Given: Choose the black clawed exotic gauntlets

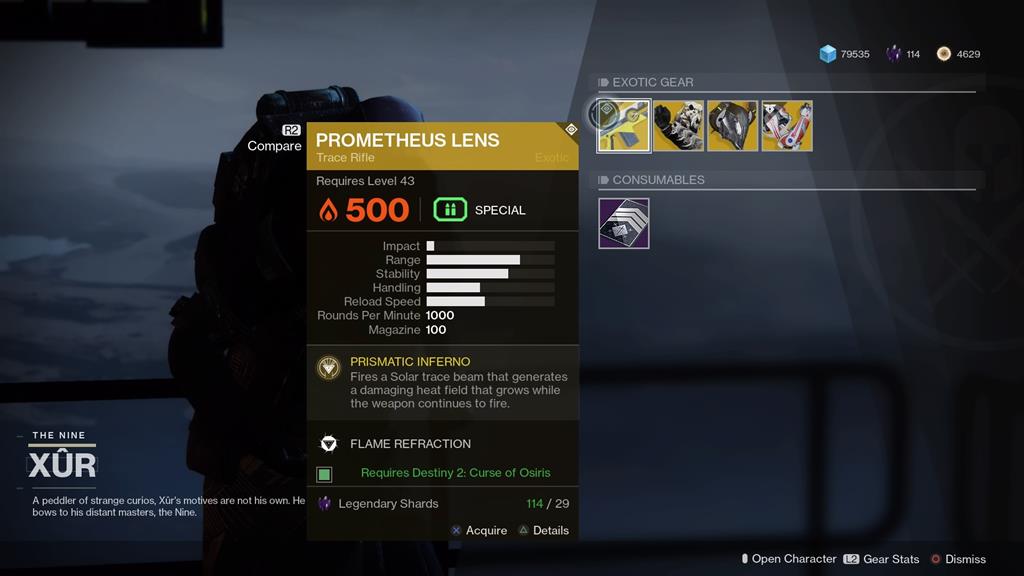Looking at the screenshot, I should [x=679, y=126].
